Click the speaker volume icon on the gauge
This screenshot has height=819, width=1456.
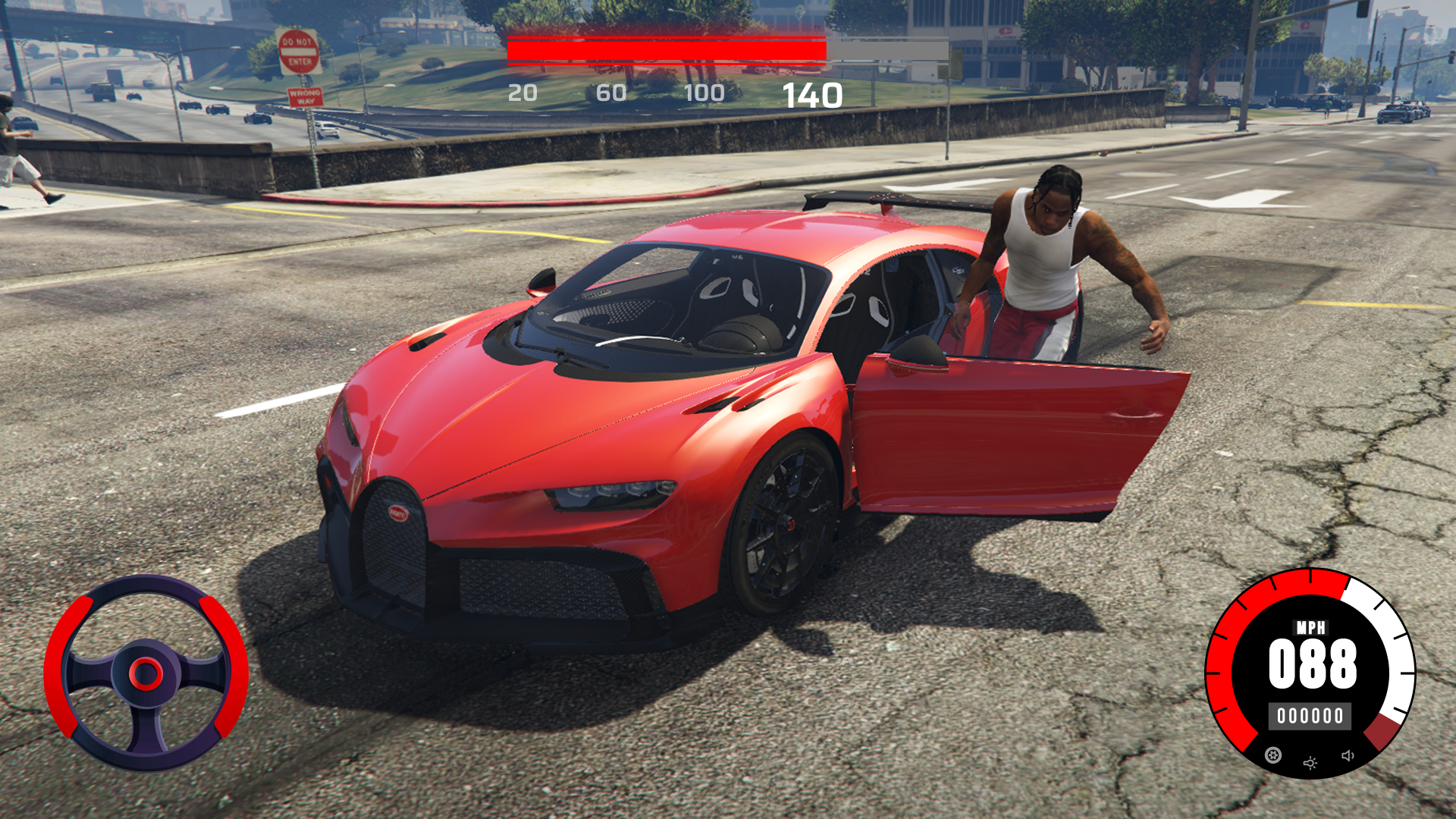(1348, 756)
